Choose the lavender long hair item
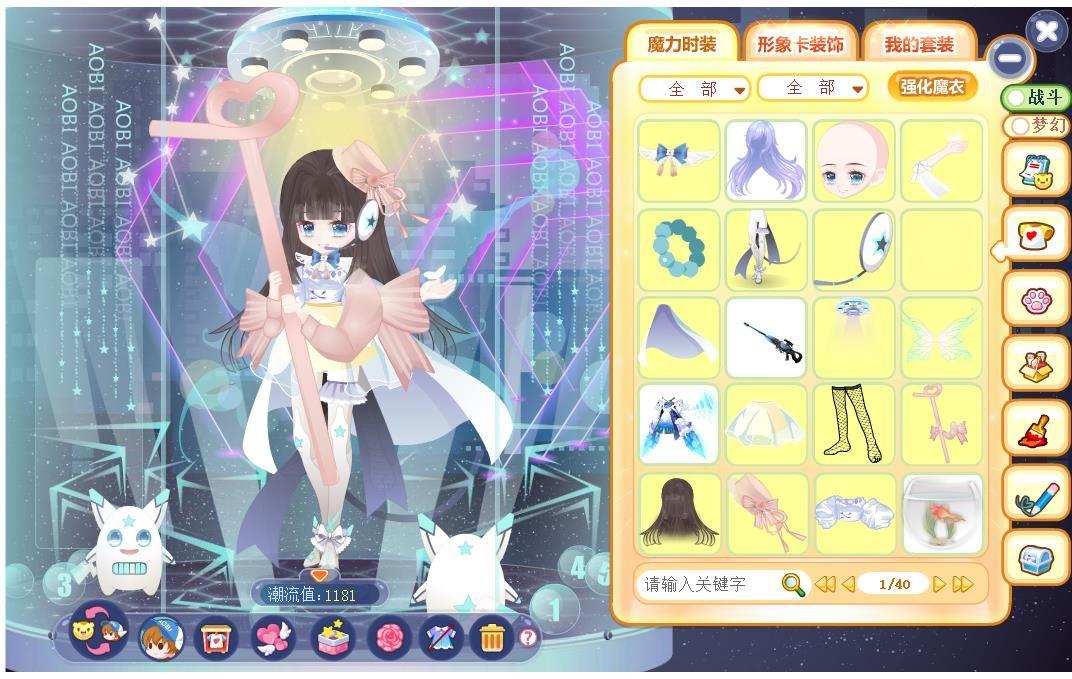Screen dimensions: 1072x679 coord(766,161)
